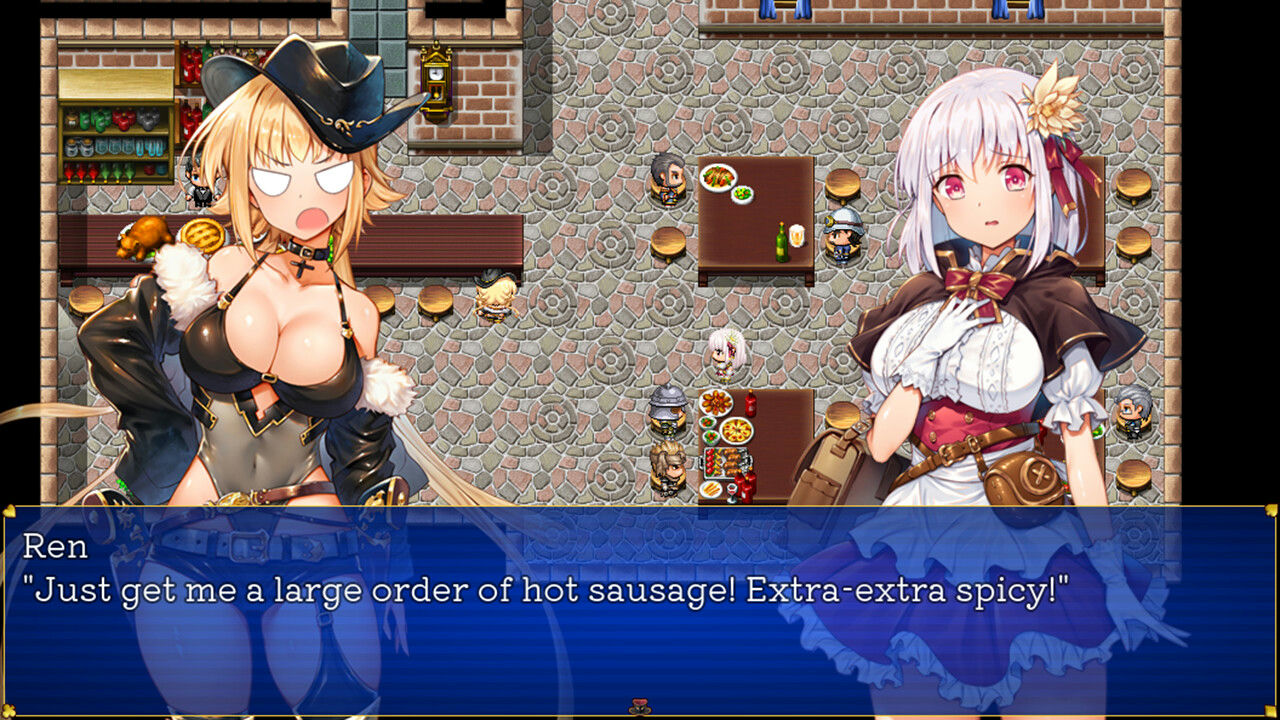Select the ketchup bottle atop the food table

click(x=751, y=404)
